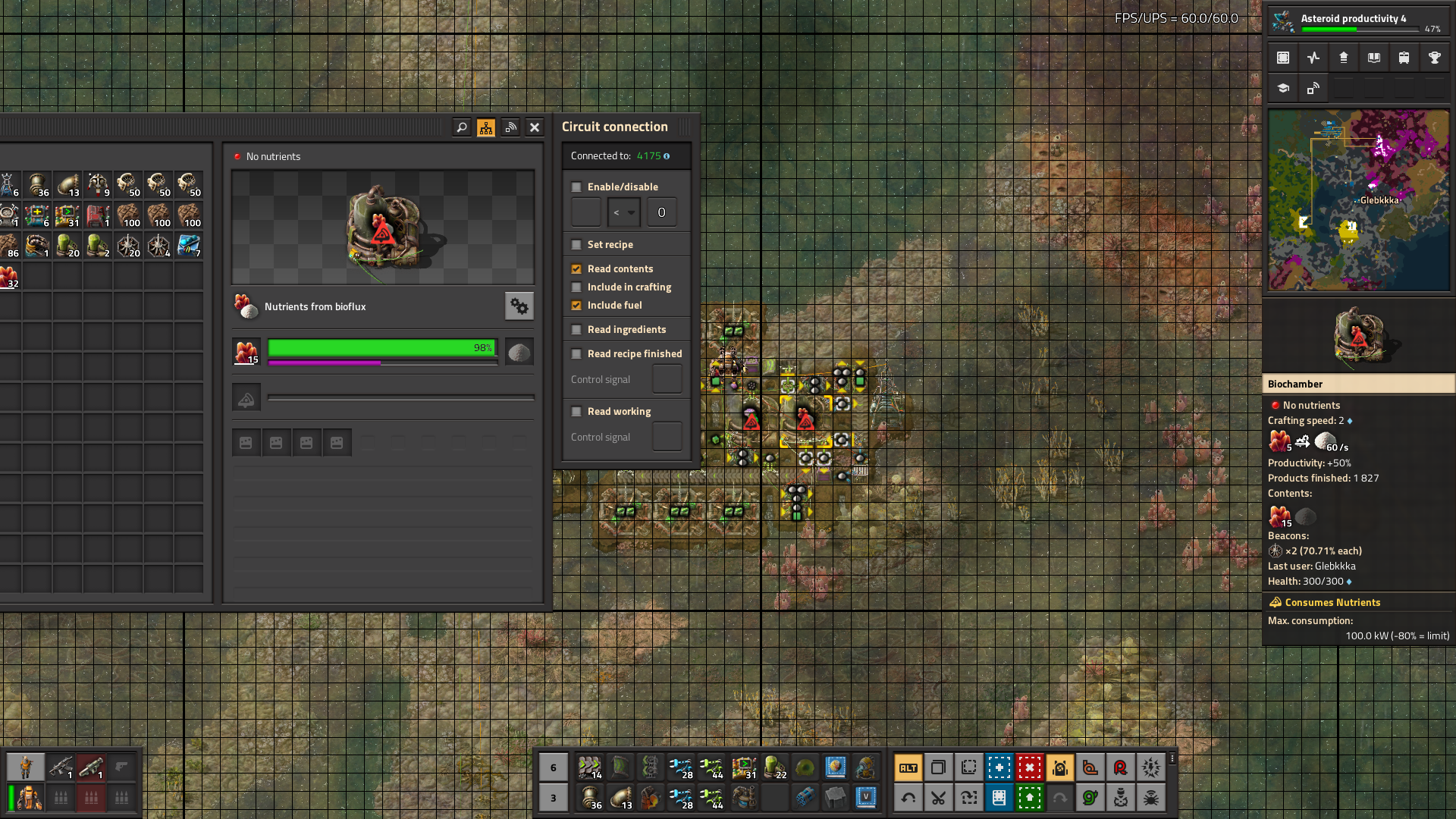The width and height of the screenshot is (1456, 819).
Task: Click the nutrients output slot
Action: (519, 352)
